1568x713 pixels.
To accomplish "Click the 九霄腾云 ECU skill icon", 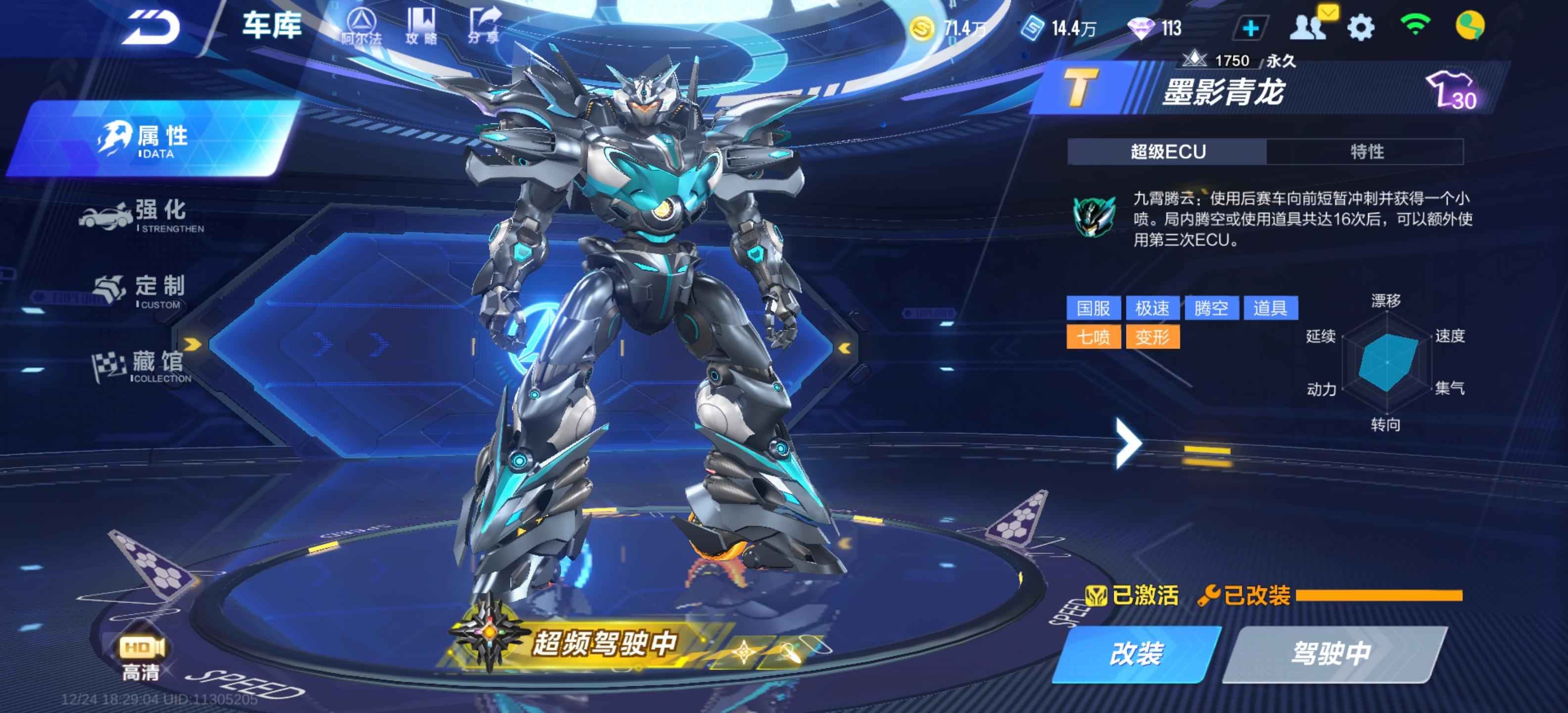I will click(x=1094, y=217).
